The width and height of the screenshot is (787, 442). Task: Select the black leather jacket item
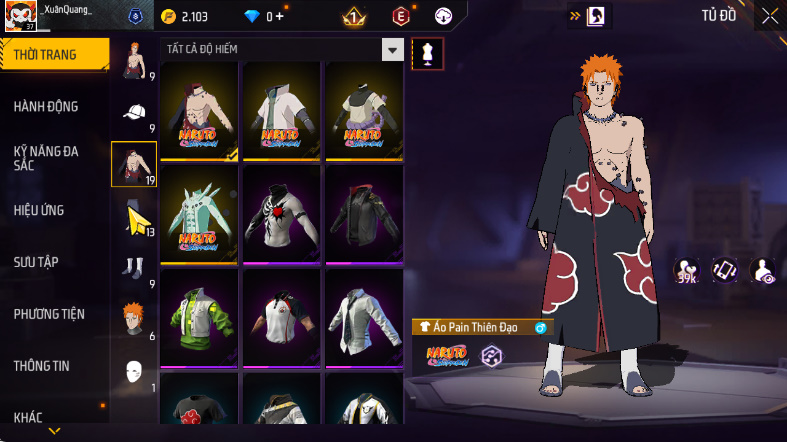(x=363, y=214)
